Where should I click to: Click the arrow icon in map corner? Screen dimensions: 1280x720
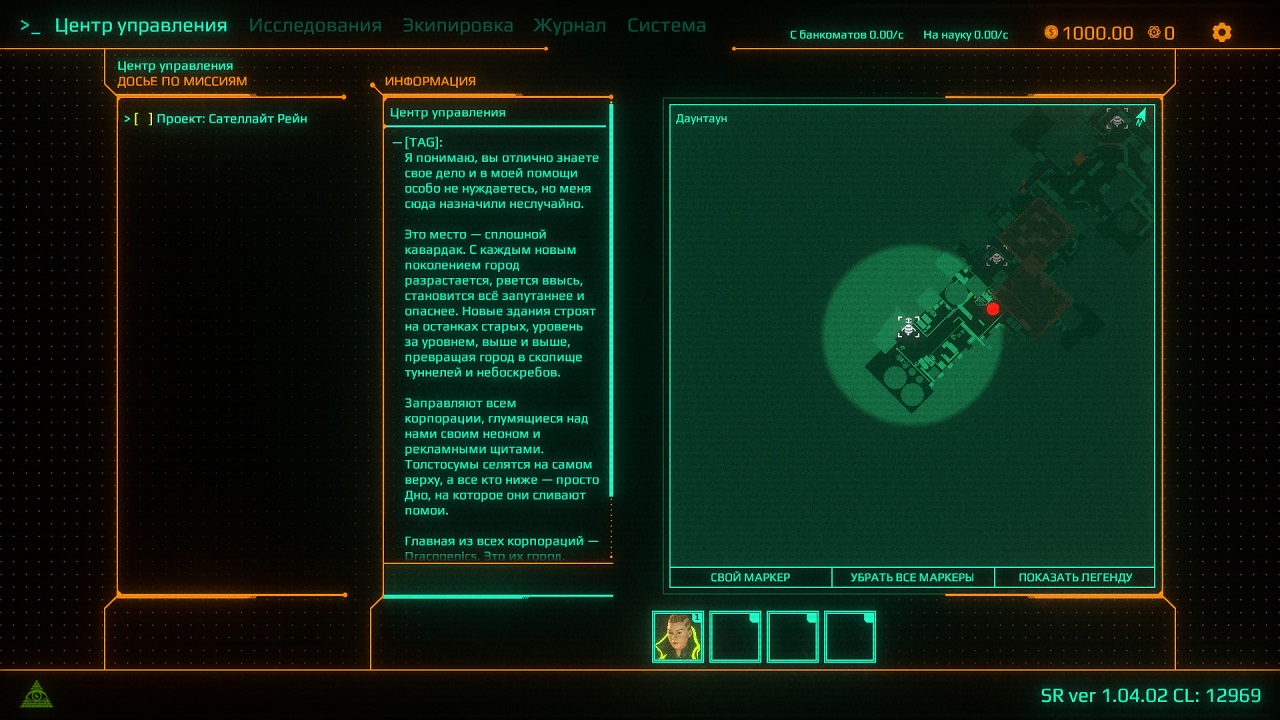coord(1141,118)
